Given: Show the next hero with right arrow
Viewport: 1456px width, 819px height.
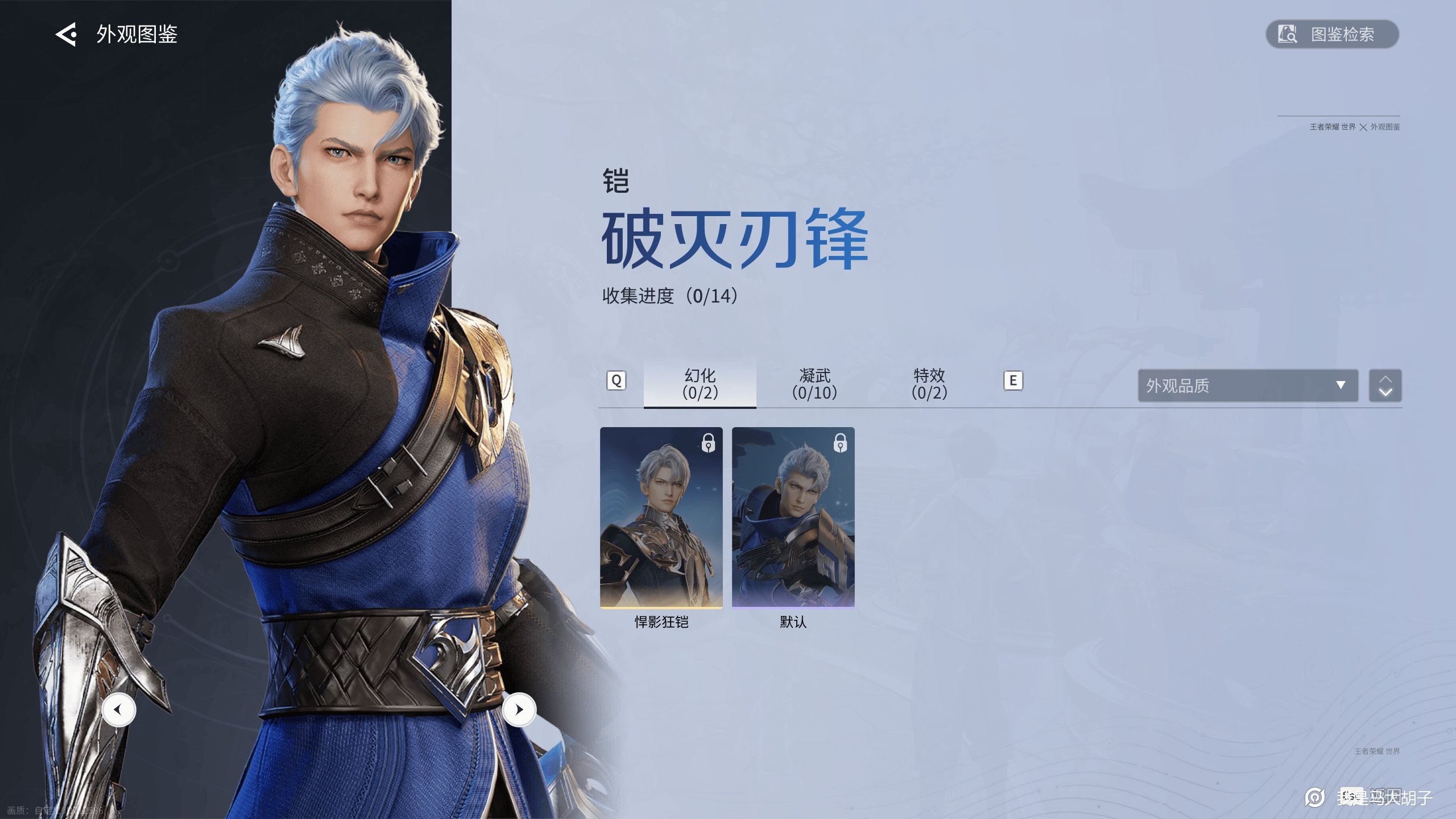Looking at the screenshot, I should click(519, 710).
